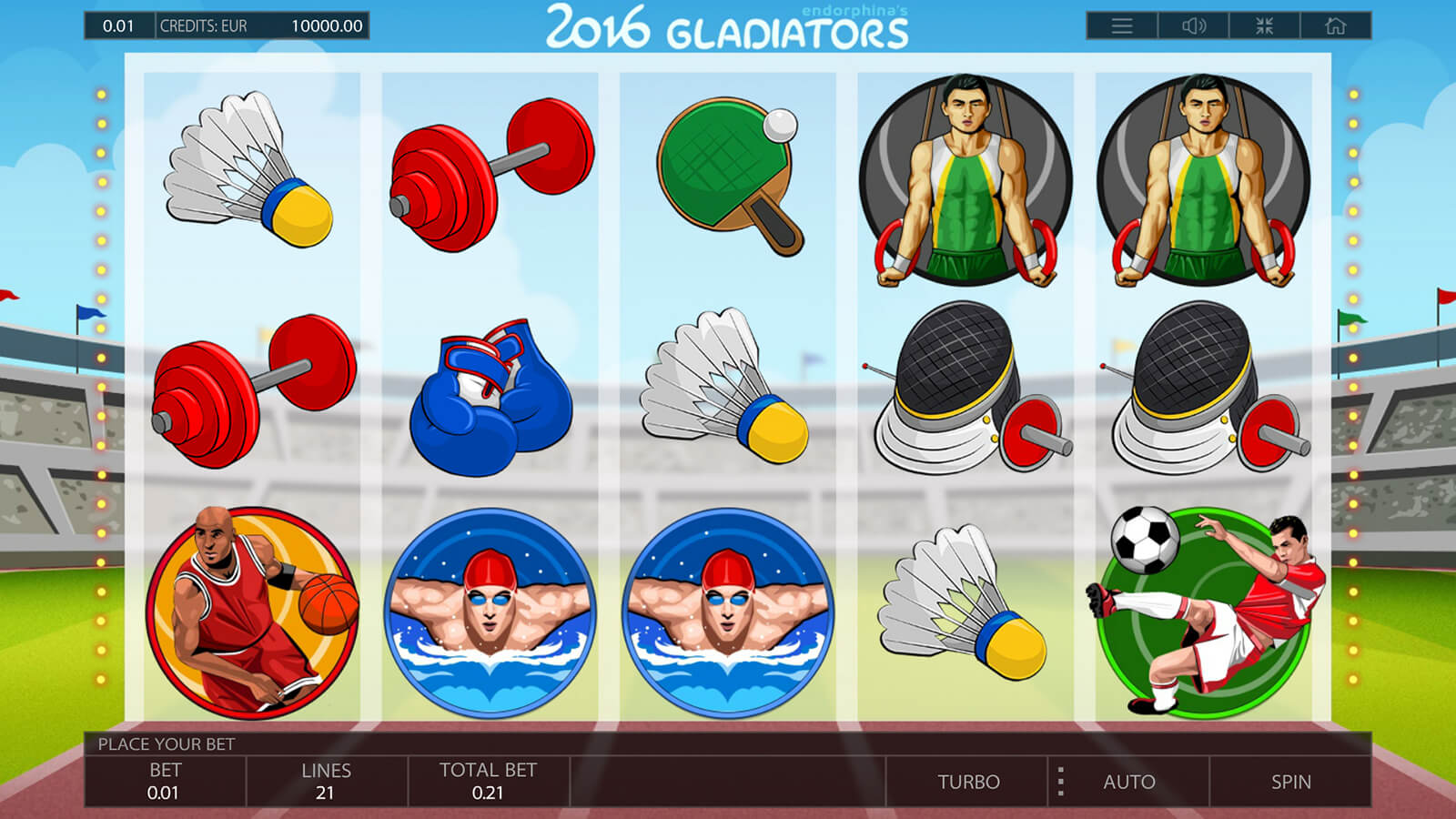Change the Bet amount
Viewport: 1456px width, 819px height.
pos(165,781)
